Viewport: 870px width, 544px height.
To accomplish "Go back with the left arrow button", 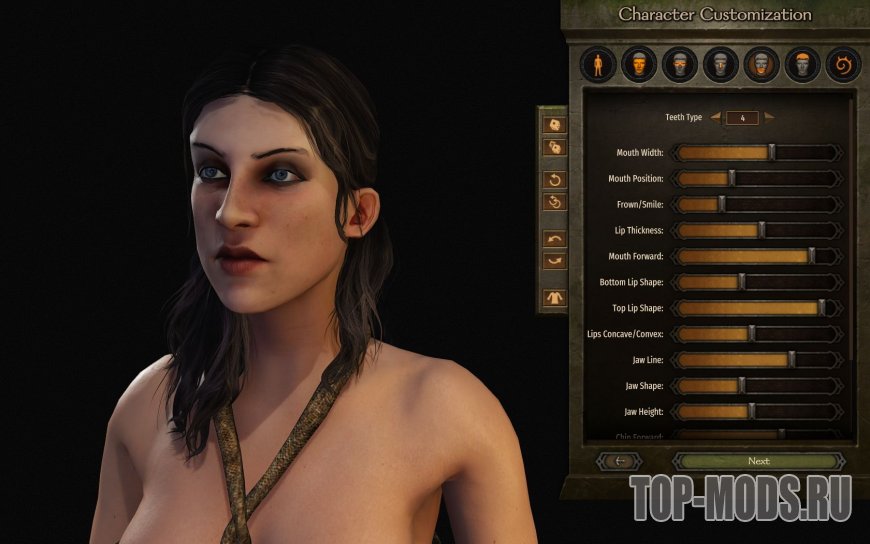I will click(x=618, y=461).
